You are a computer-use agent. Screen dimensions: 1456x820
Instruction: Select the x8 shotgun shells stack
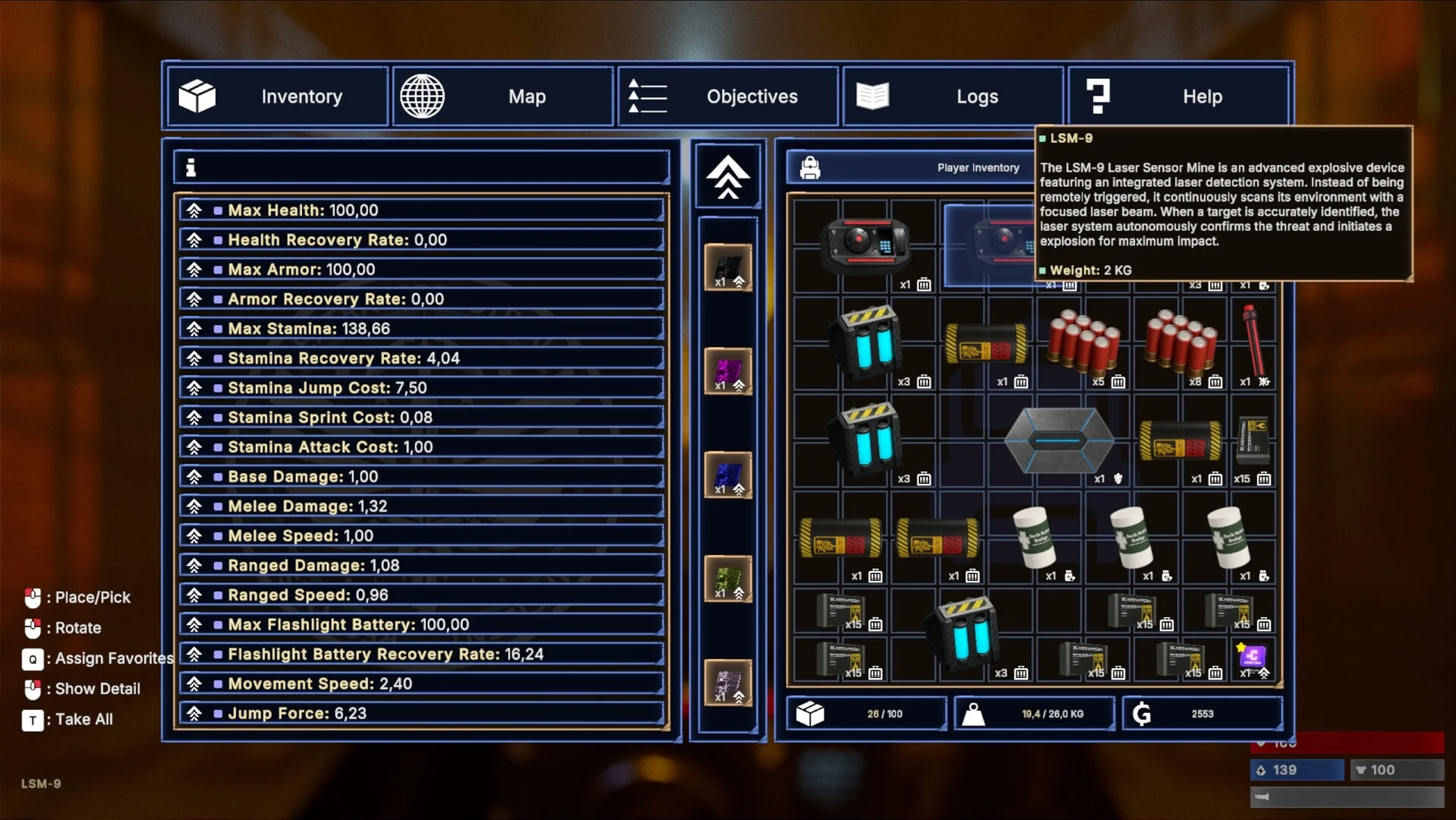click(x=1180, y=344)
